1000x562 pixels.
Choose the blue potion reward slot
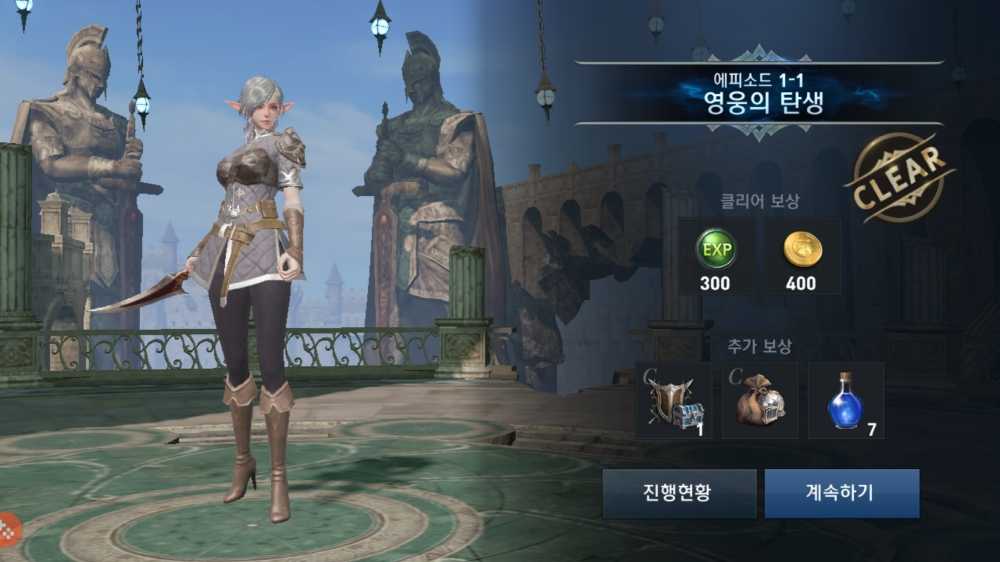click(846, 401)
